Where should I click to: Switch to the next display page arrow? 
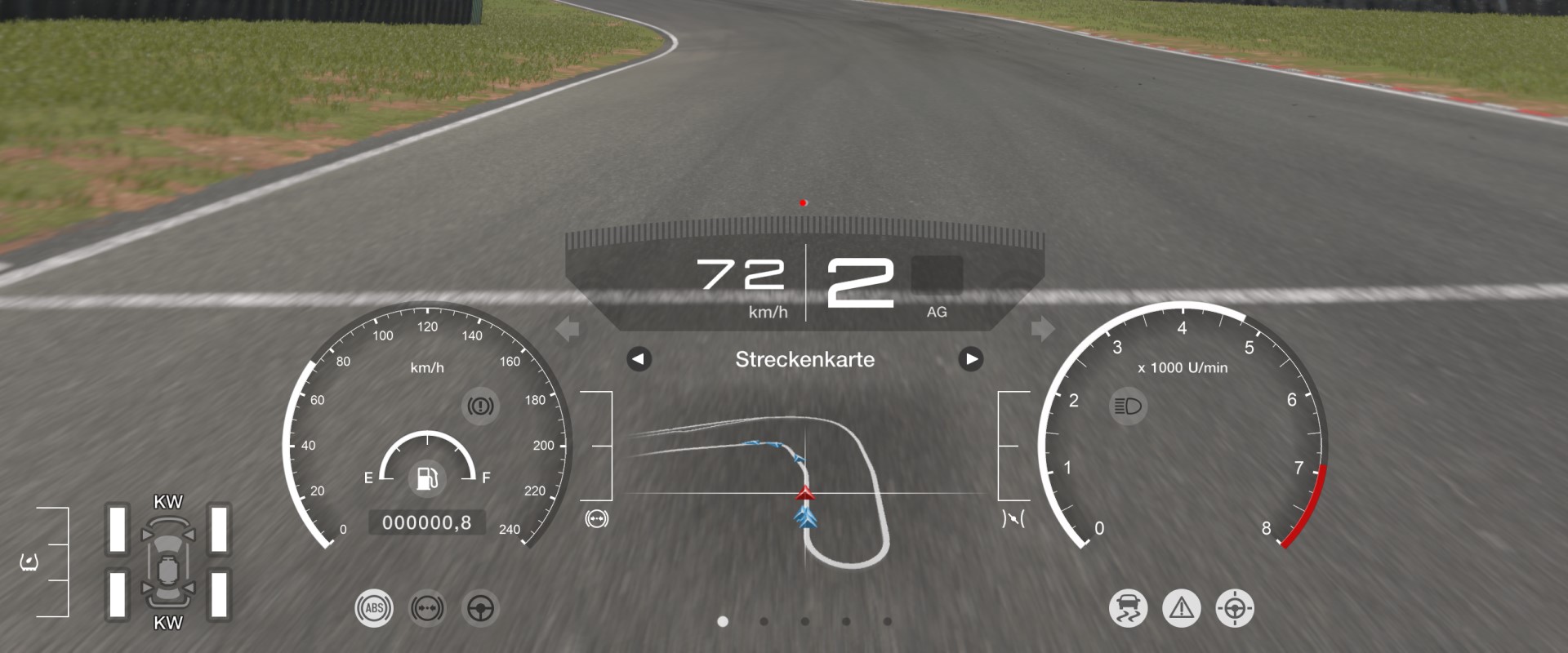(970, 359)
